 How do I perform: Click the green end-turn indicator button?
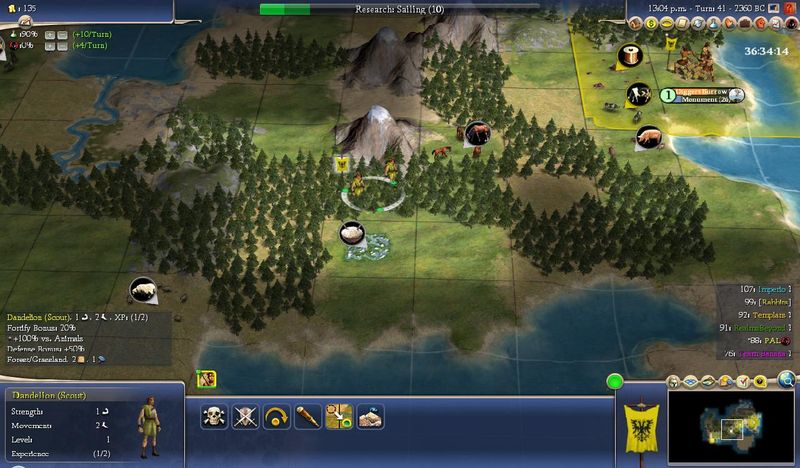tap(614, 381)
